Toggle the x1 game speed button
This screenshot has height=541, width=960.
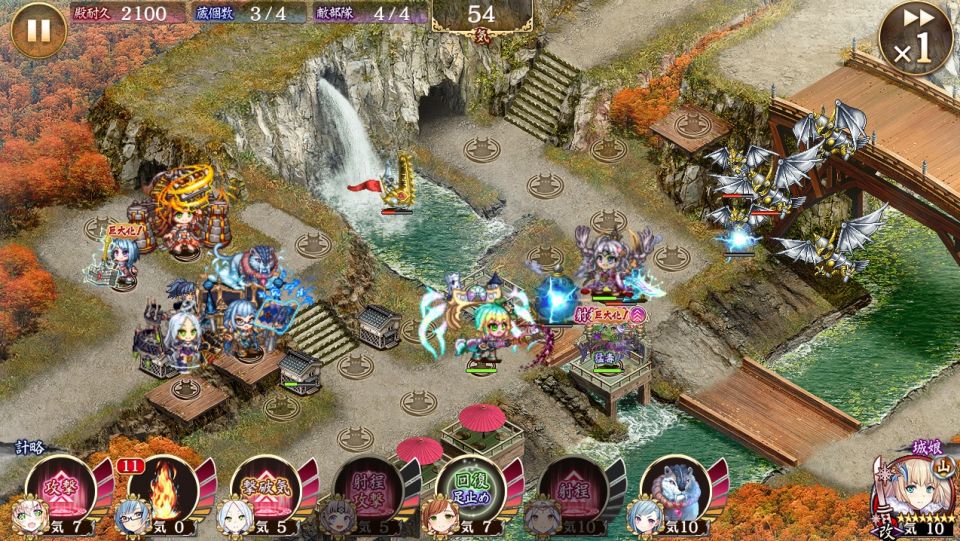915,40
